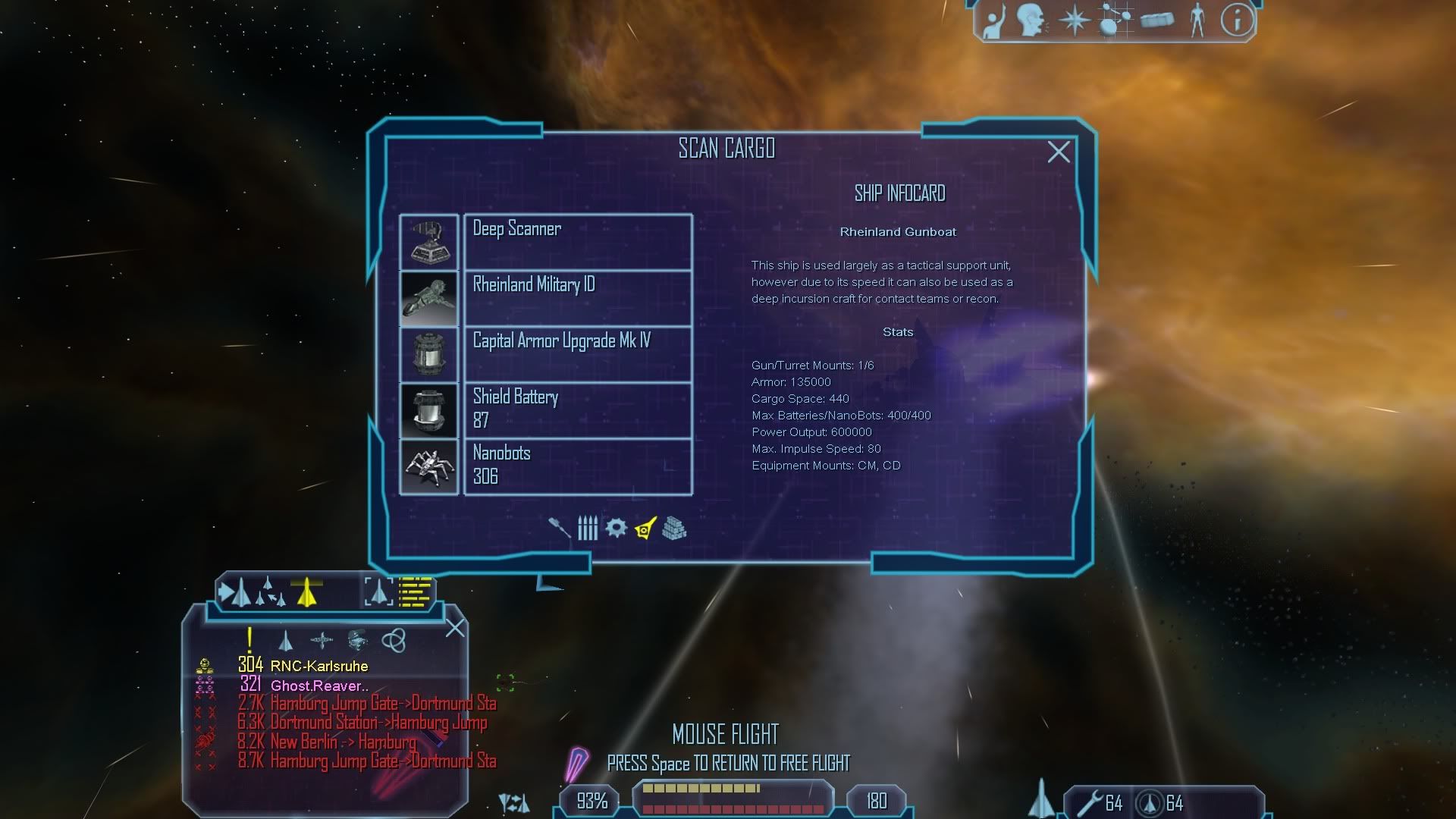Open the information 'i' icon
The image size is (1456, 819).
1236,20
